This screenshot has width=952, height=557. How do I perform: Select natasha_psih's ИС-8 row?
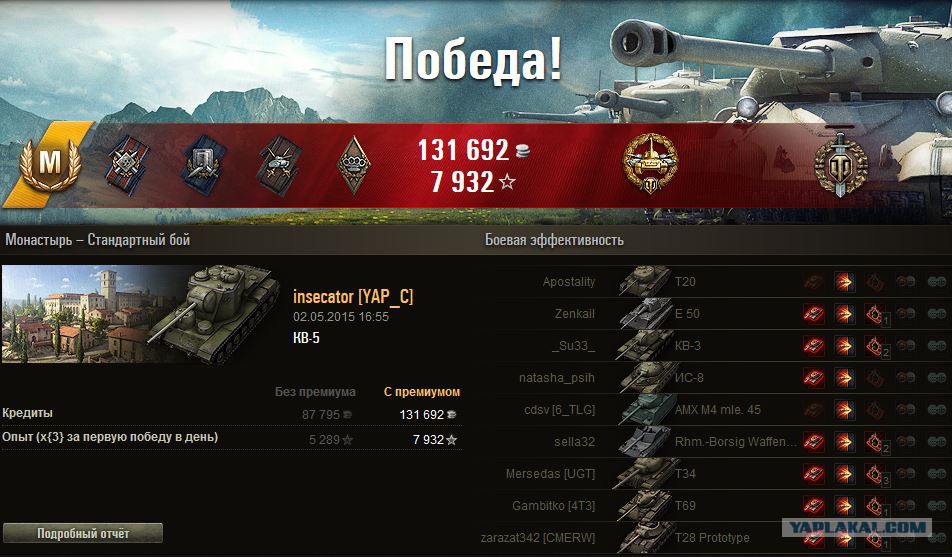point(700,378)
